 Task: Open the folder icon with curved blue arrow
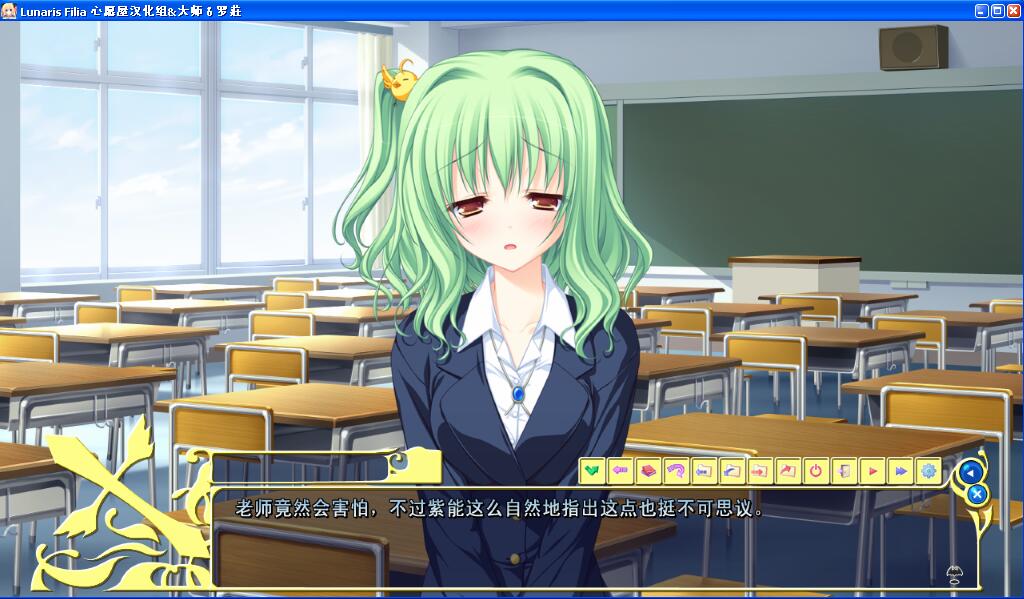(732, 470)
